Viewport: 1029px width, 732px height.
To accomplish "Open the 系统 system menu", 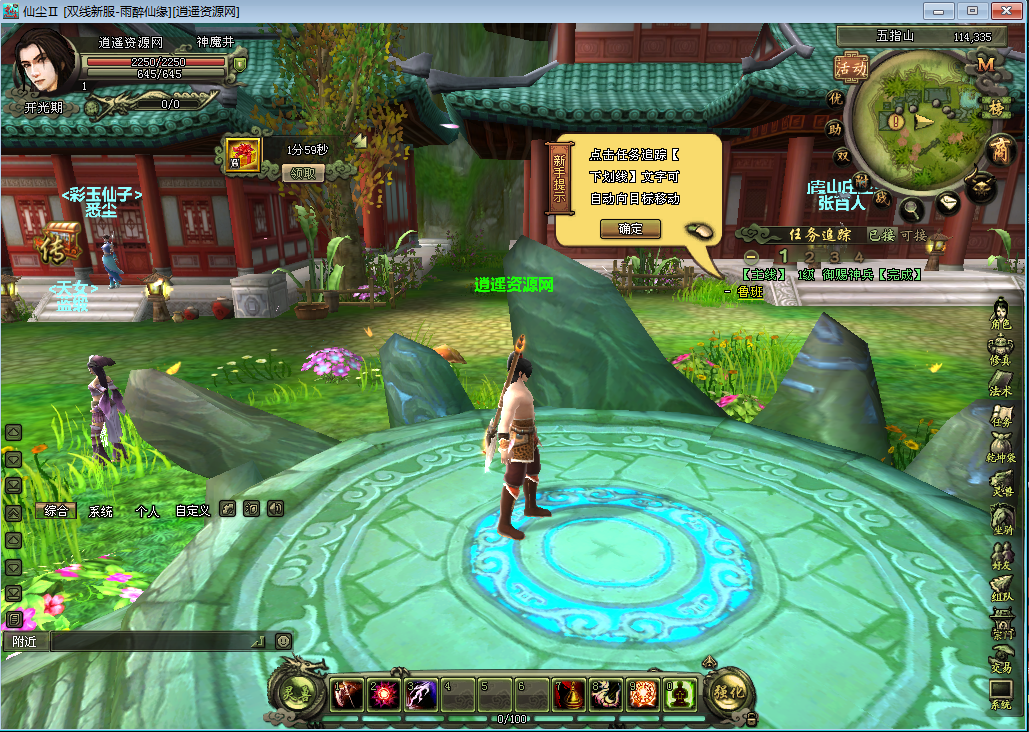I will pyautogui.click(x=1000, y=695).
